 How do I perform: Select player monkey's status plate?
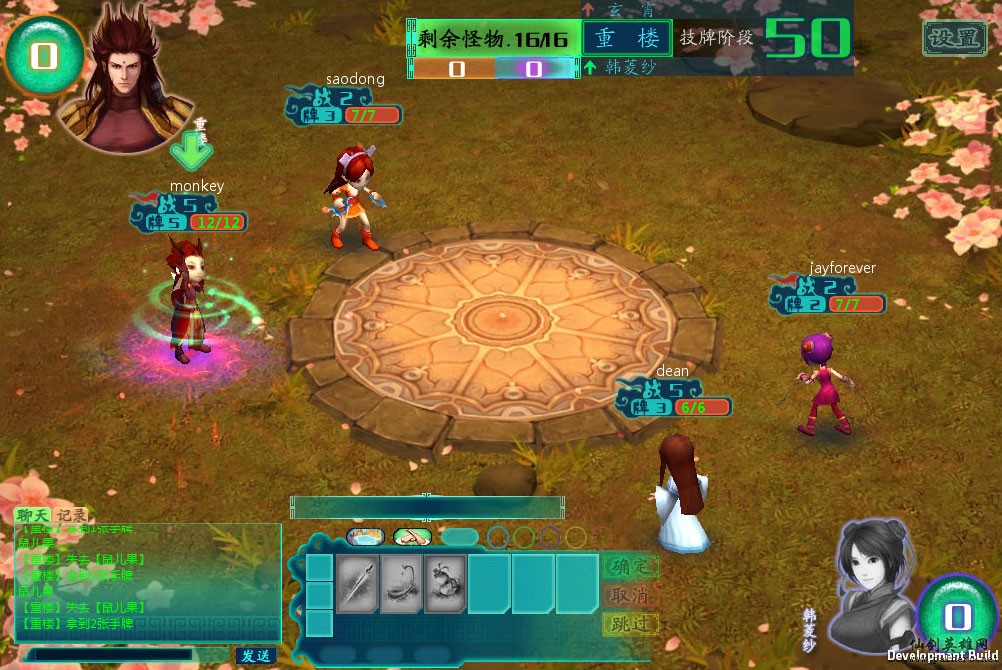point(188,214)
